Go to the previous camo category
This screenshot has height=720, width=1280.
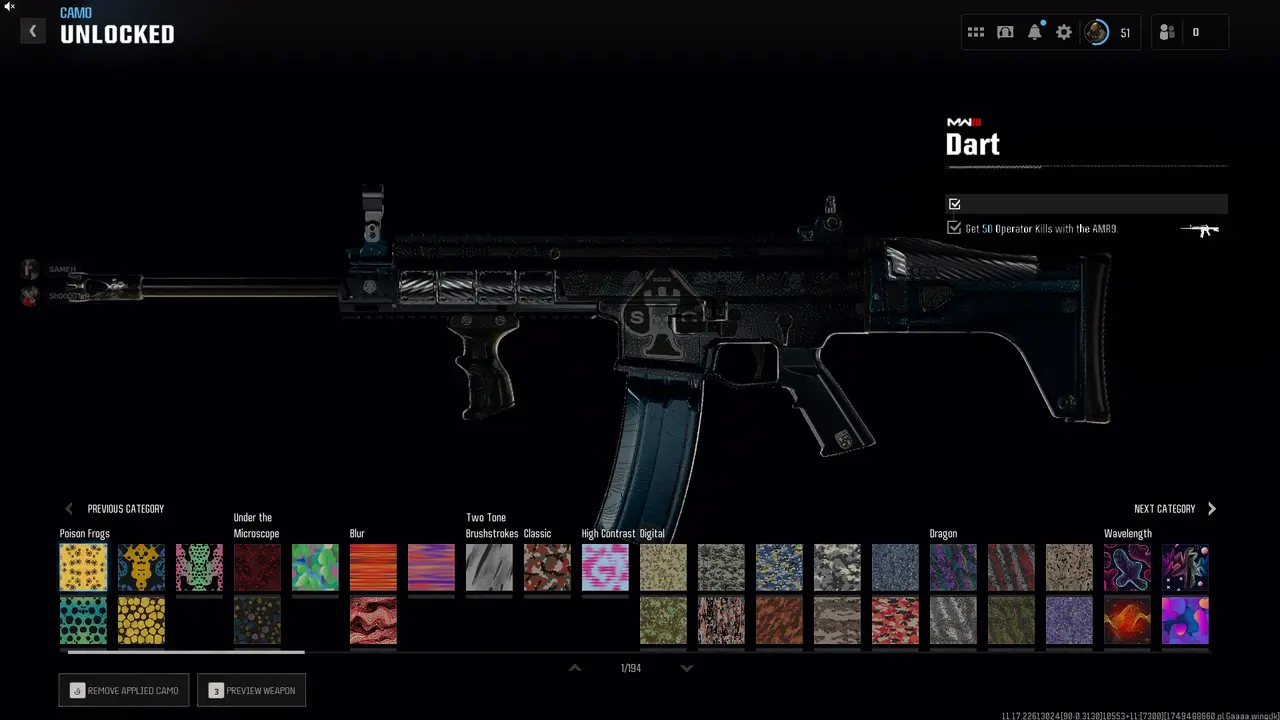(x=114, y=509)
